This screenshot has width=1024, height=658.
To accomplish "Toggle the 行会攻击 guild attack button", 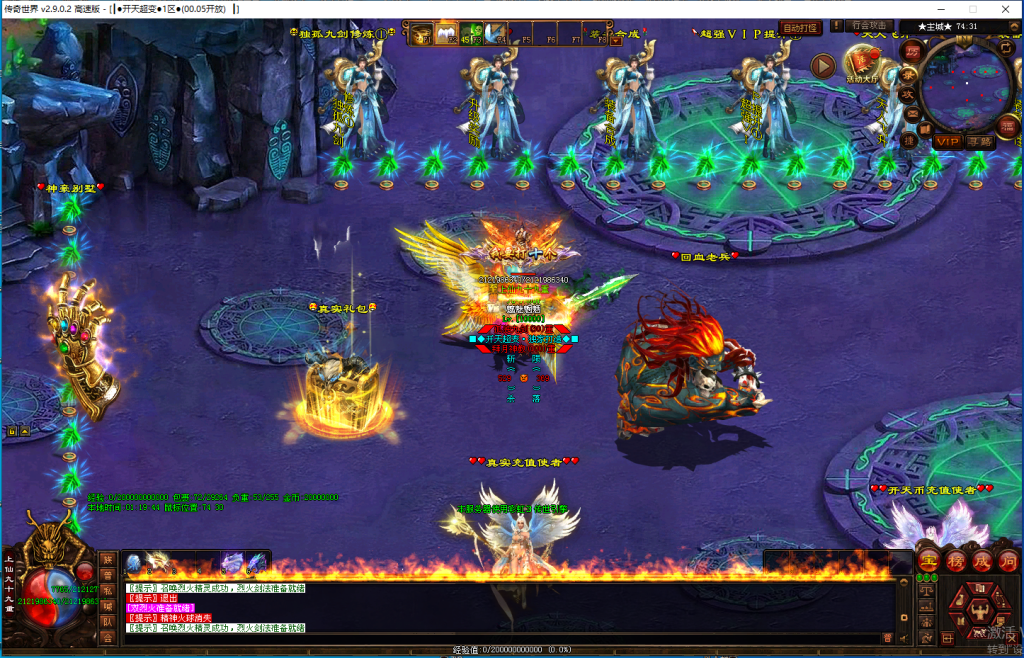I will (869, 26).
